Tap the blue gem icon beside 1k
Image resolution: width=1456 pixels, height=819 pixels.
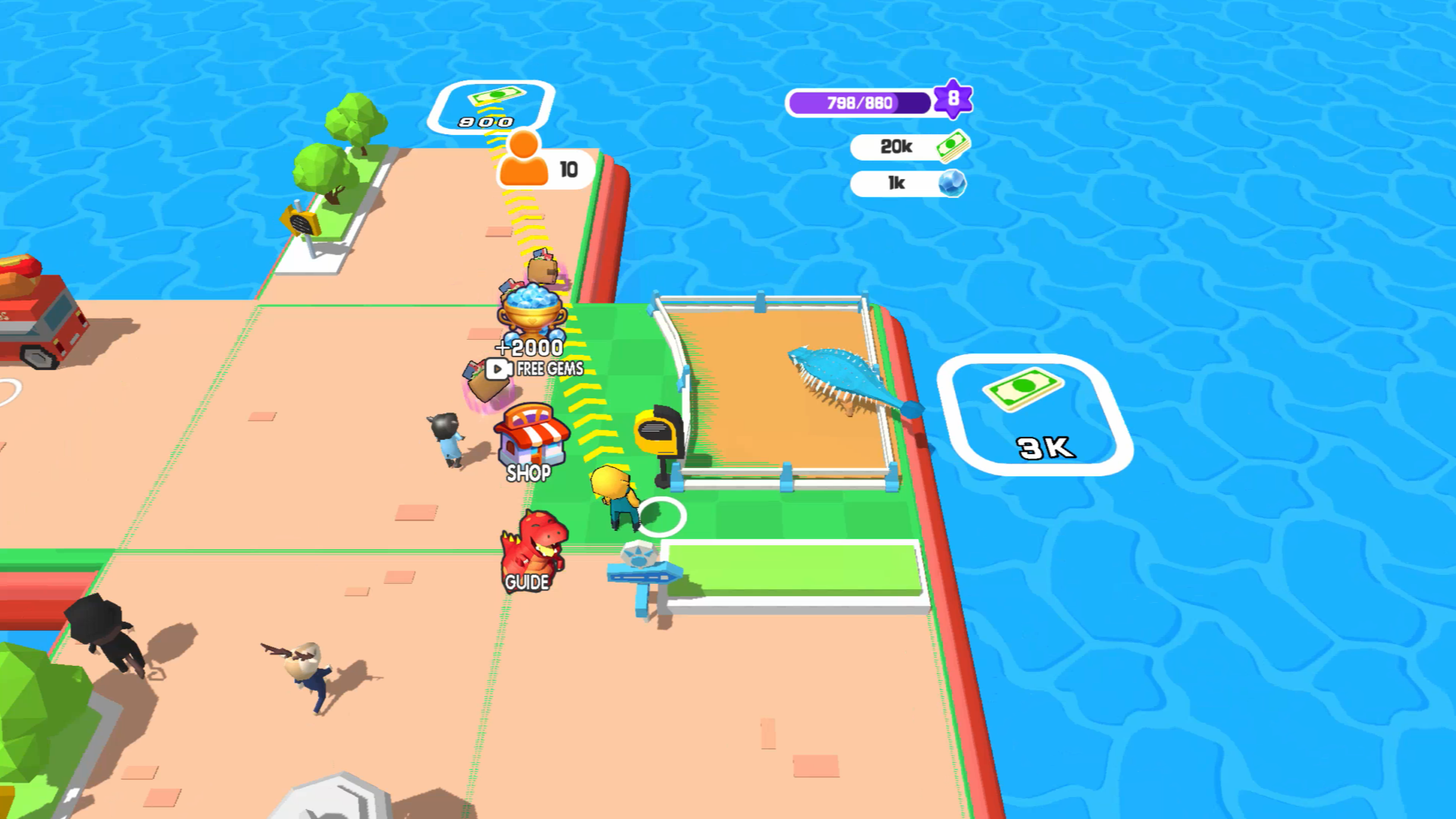click(952, 182)
